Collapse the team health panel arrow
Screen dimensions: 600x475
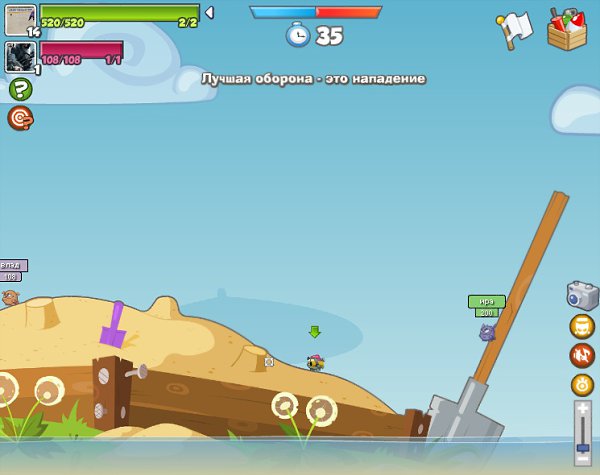(x=209, y=12)
